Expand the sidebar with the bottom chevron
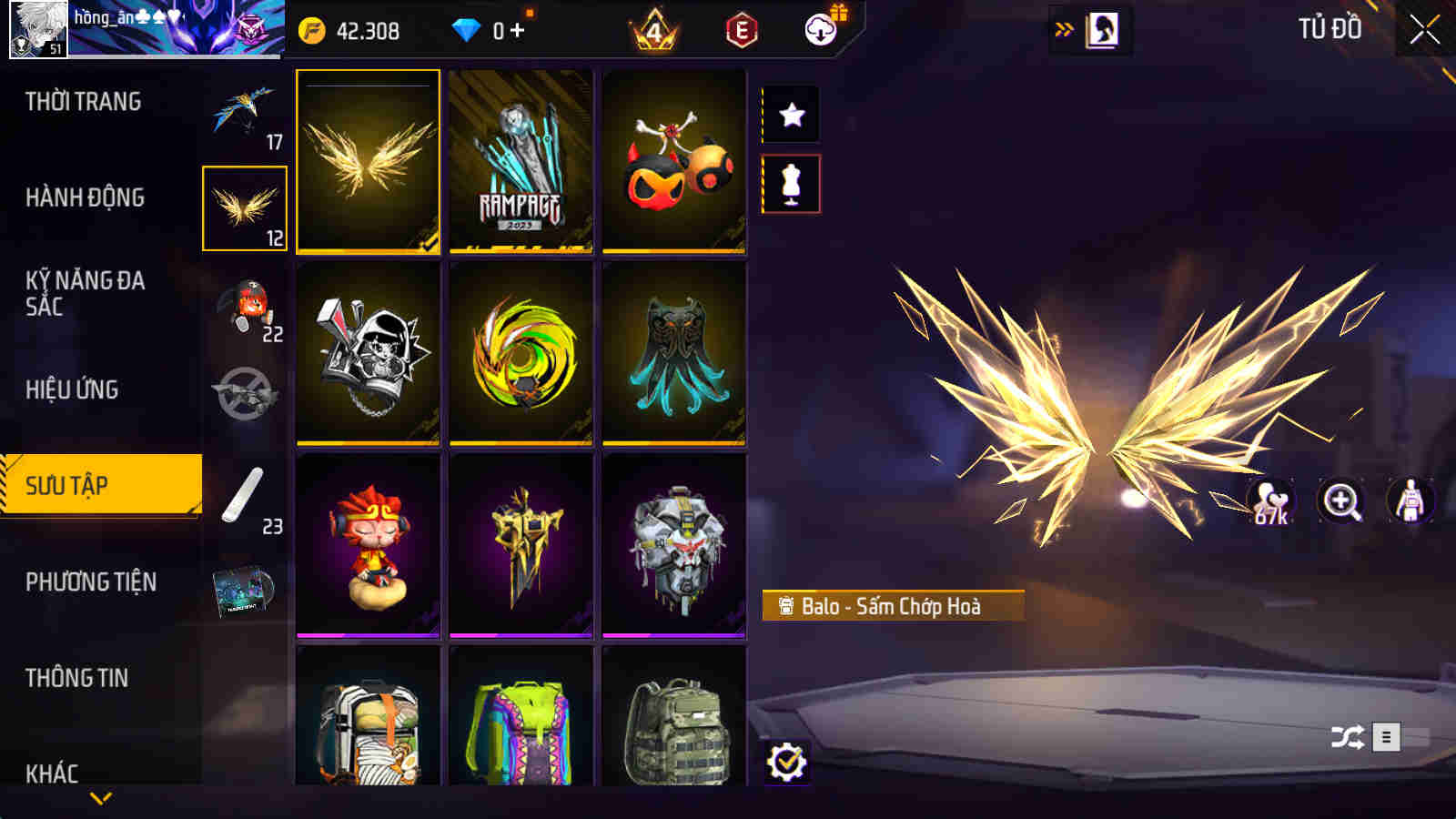Viewport: 1456px width, 819px height. click(100, 799)
